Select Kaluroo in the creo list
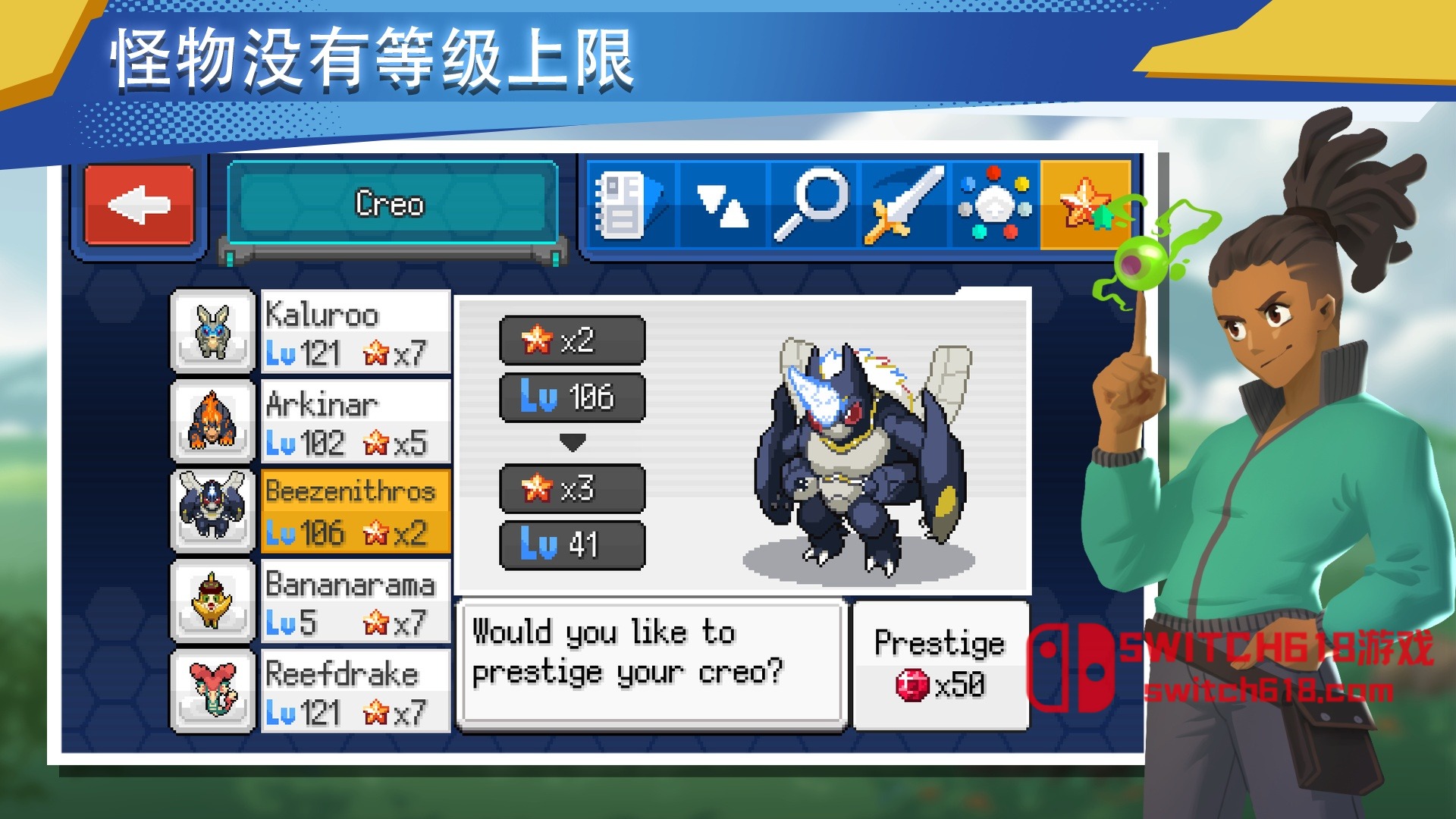The height and width of the screenshot is (819, 1456). [355, 332]
